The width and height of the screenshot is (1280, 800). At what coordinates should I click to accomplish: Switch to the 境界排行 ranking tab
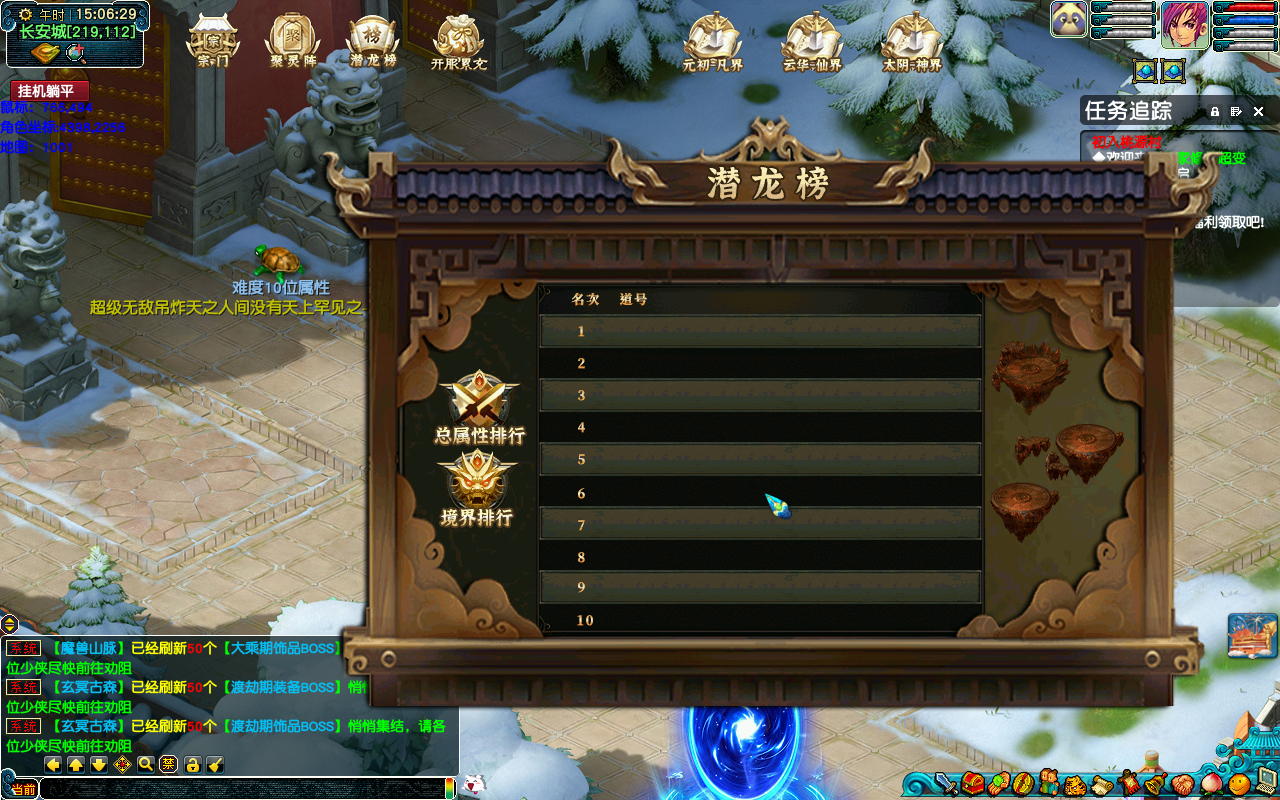[477, 489]
